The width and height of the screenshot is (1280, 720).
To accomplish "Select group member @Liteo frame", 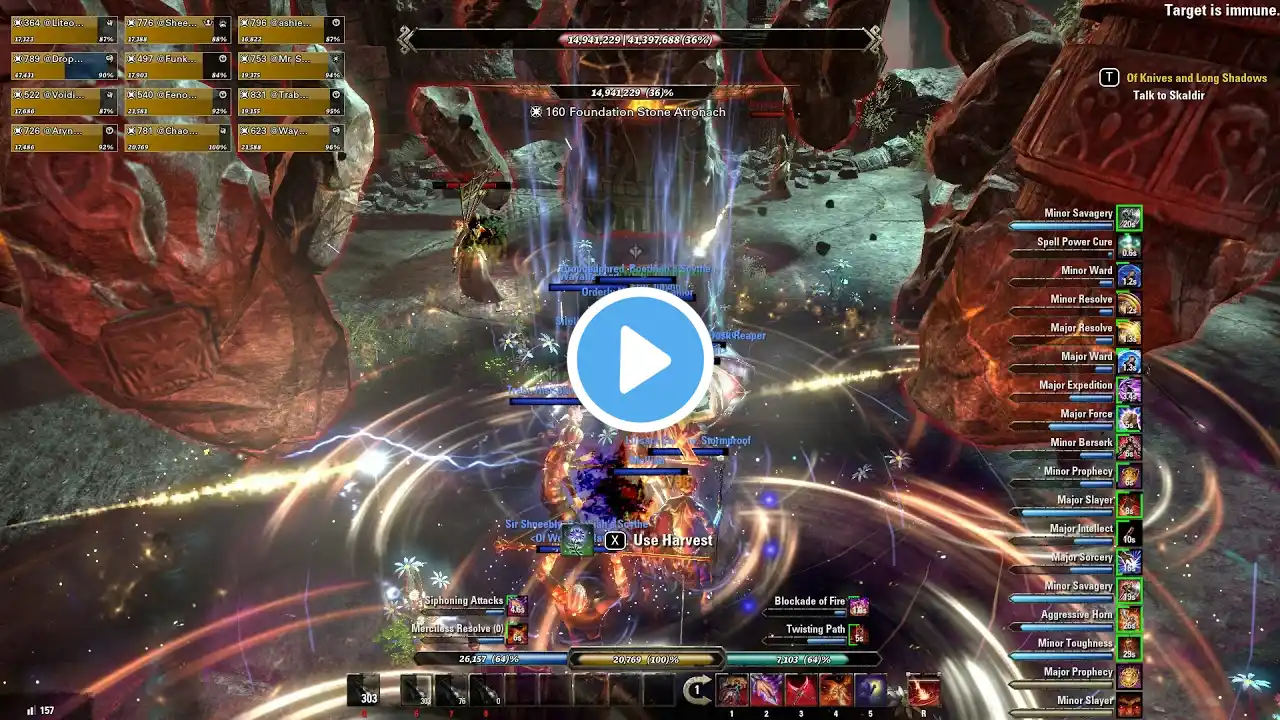I will pos(62,29).
